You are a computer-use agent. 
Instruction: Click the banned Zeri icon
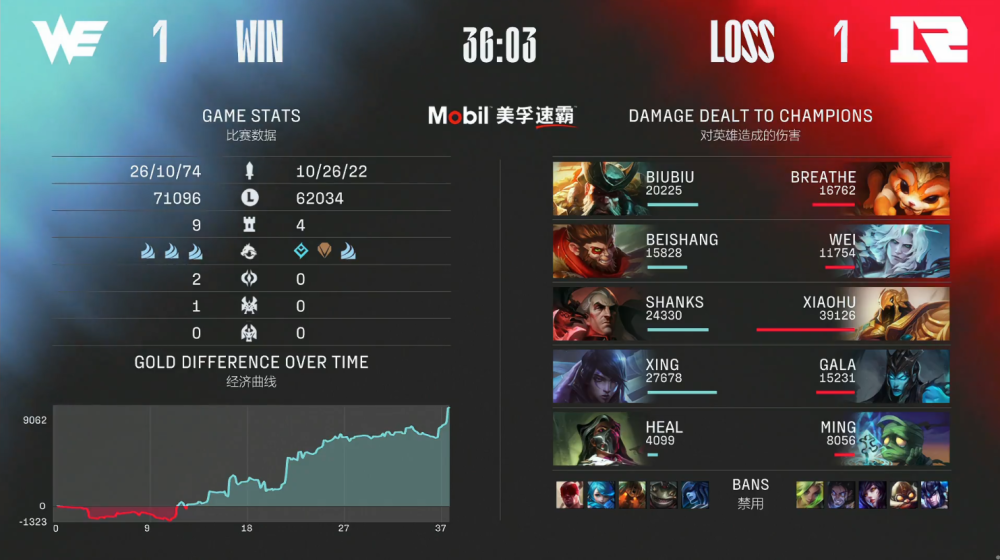coord(810,495)
